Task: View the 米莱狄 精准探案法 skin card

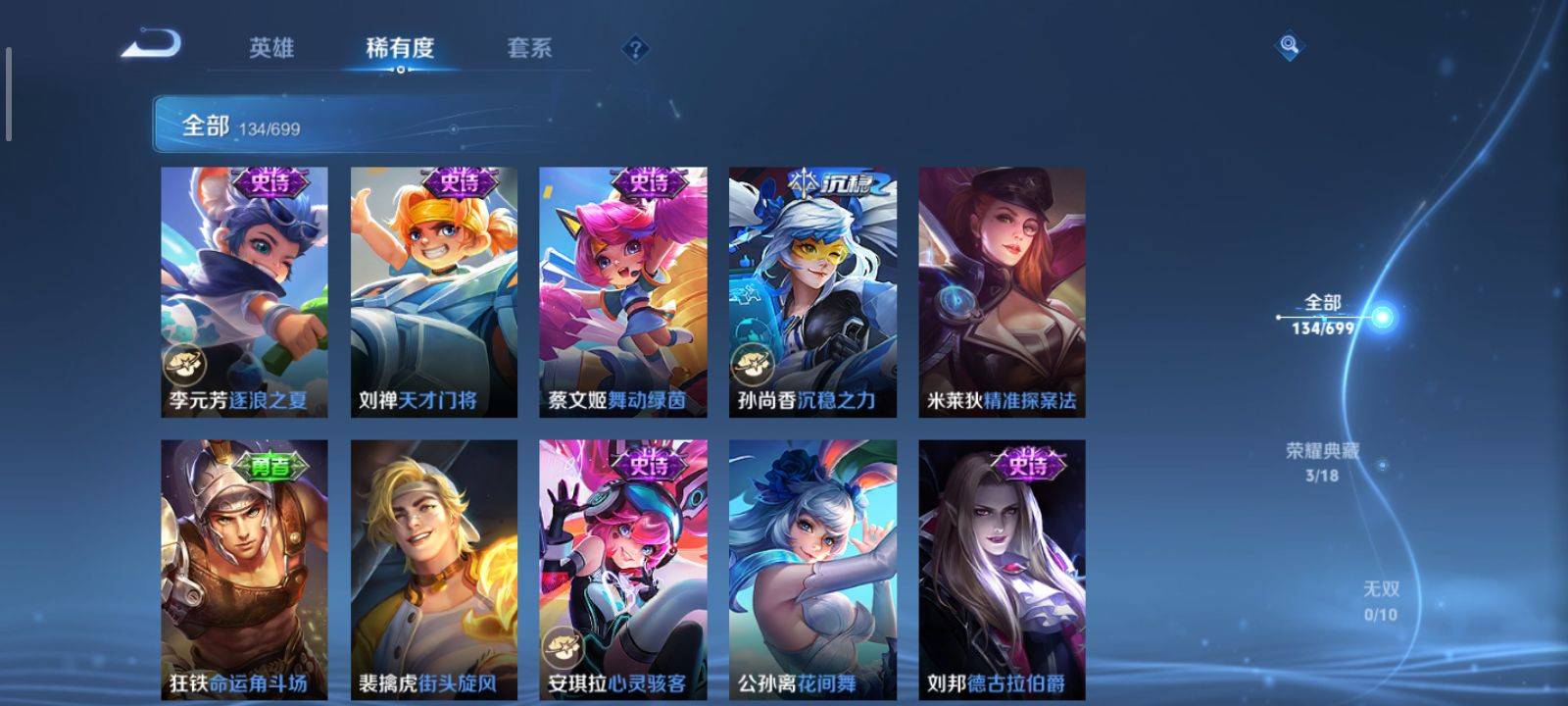Action: (1002, 291)
